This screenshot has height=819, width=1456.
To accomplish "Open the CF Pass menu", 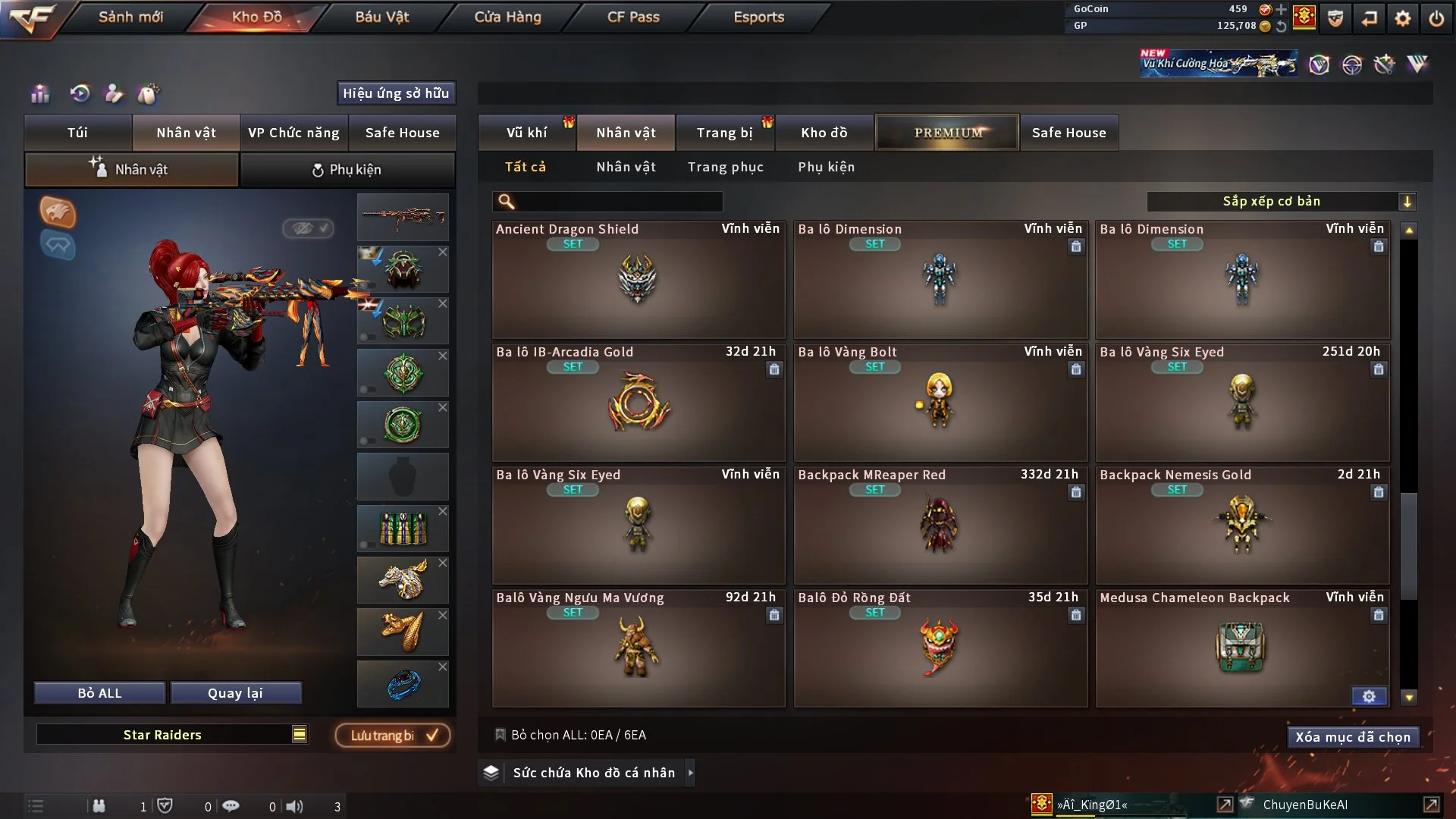I will coord(633,17).
